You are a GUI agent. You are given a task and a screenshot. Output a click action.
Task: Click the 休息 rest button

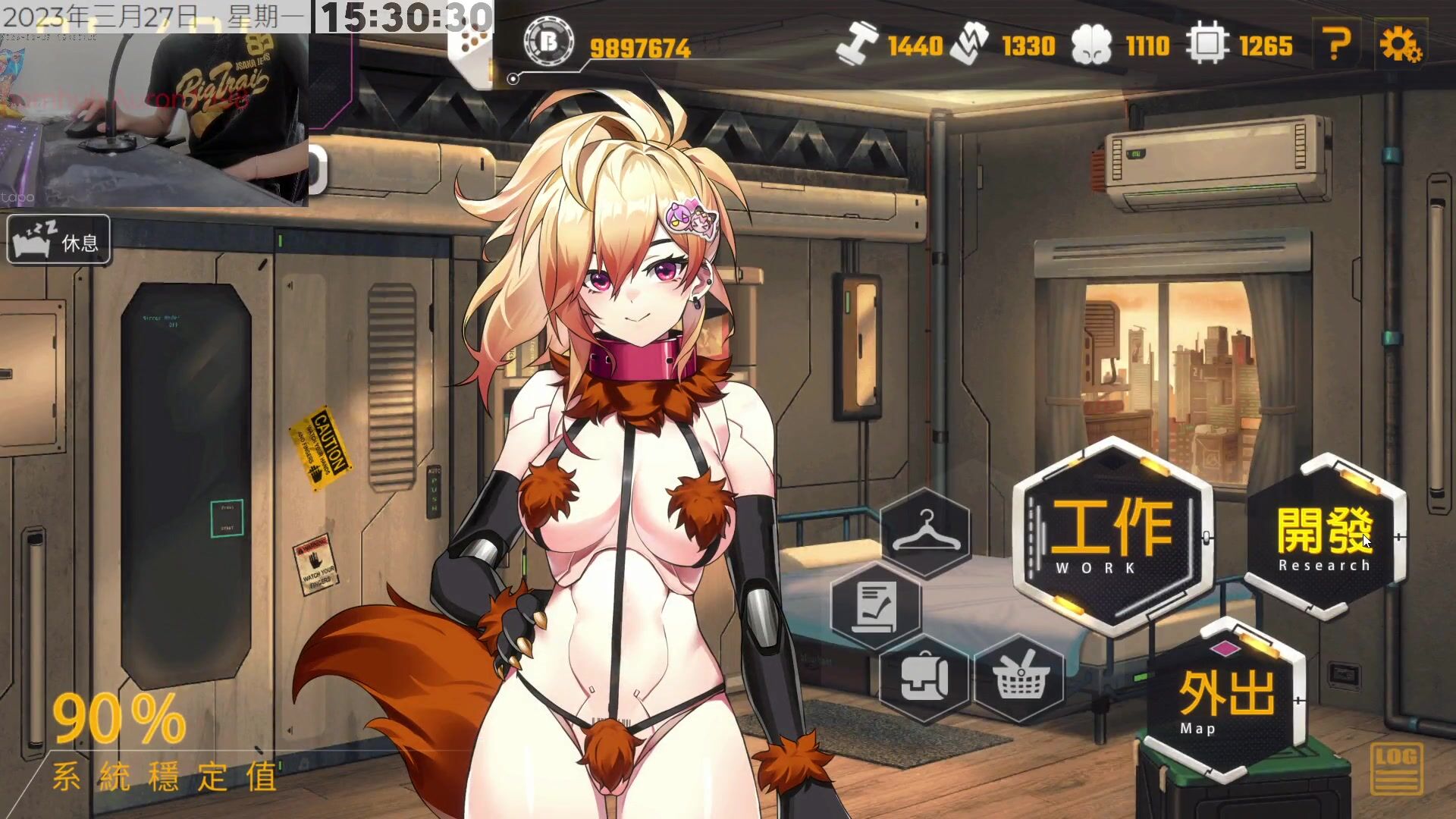(x=59, y=240)
